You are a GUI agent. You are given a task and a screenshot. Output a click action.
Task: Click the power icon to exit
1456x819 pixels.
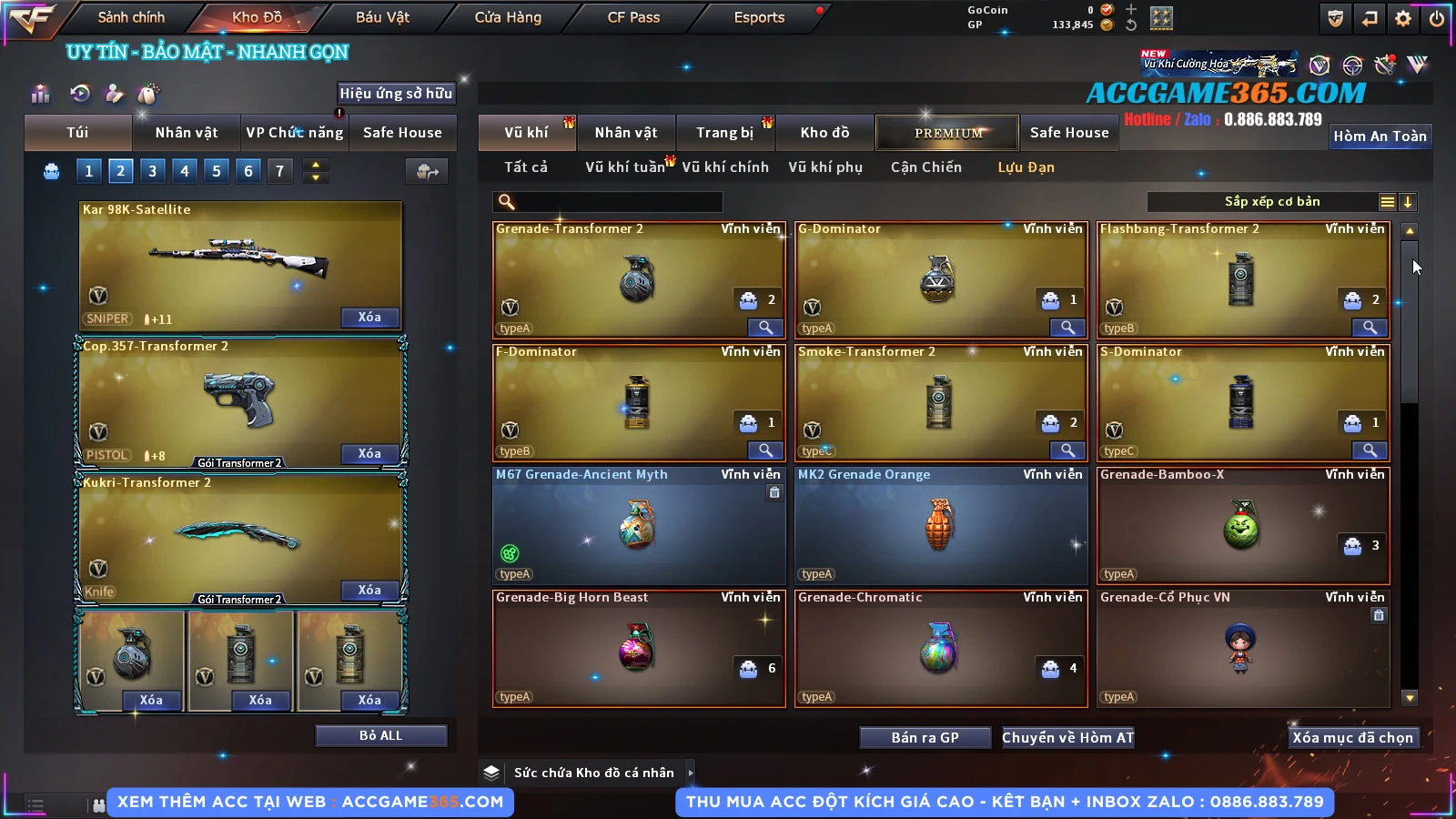pos(1437,18)
